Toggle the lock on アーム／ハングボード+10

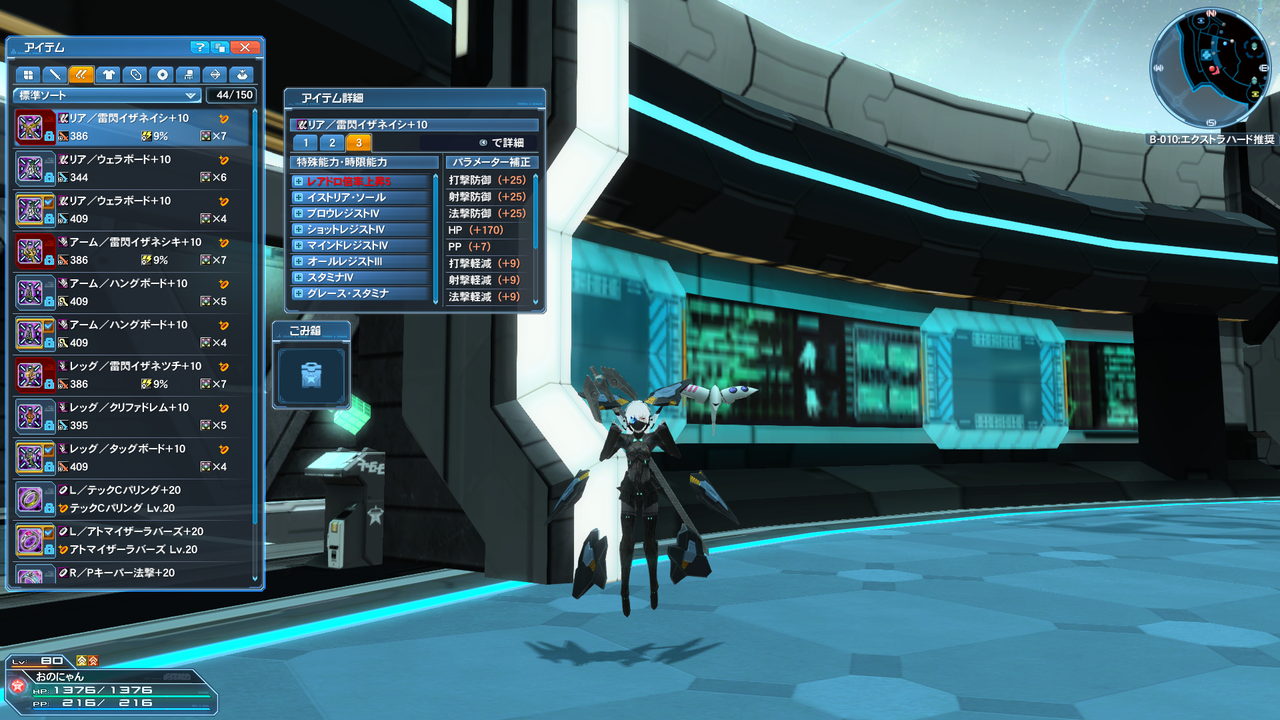click(x=48, y=300)
